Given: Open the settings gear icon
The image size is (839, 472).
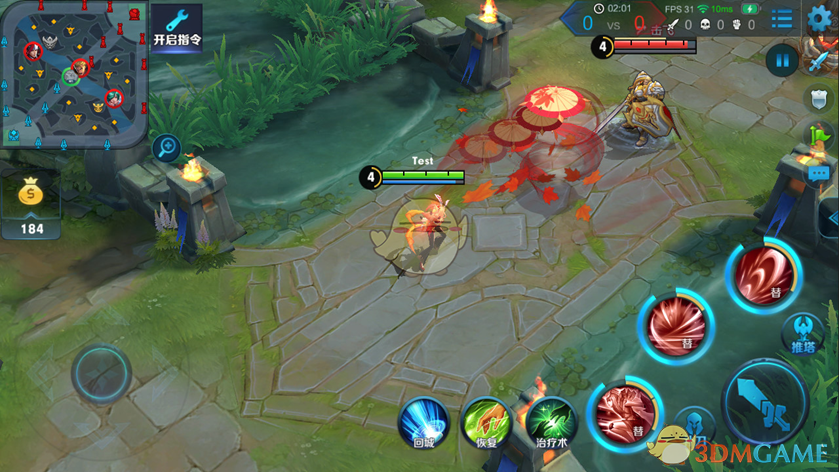Looking at the screenshot, I should click(x=819, y=19).
